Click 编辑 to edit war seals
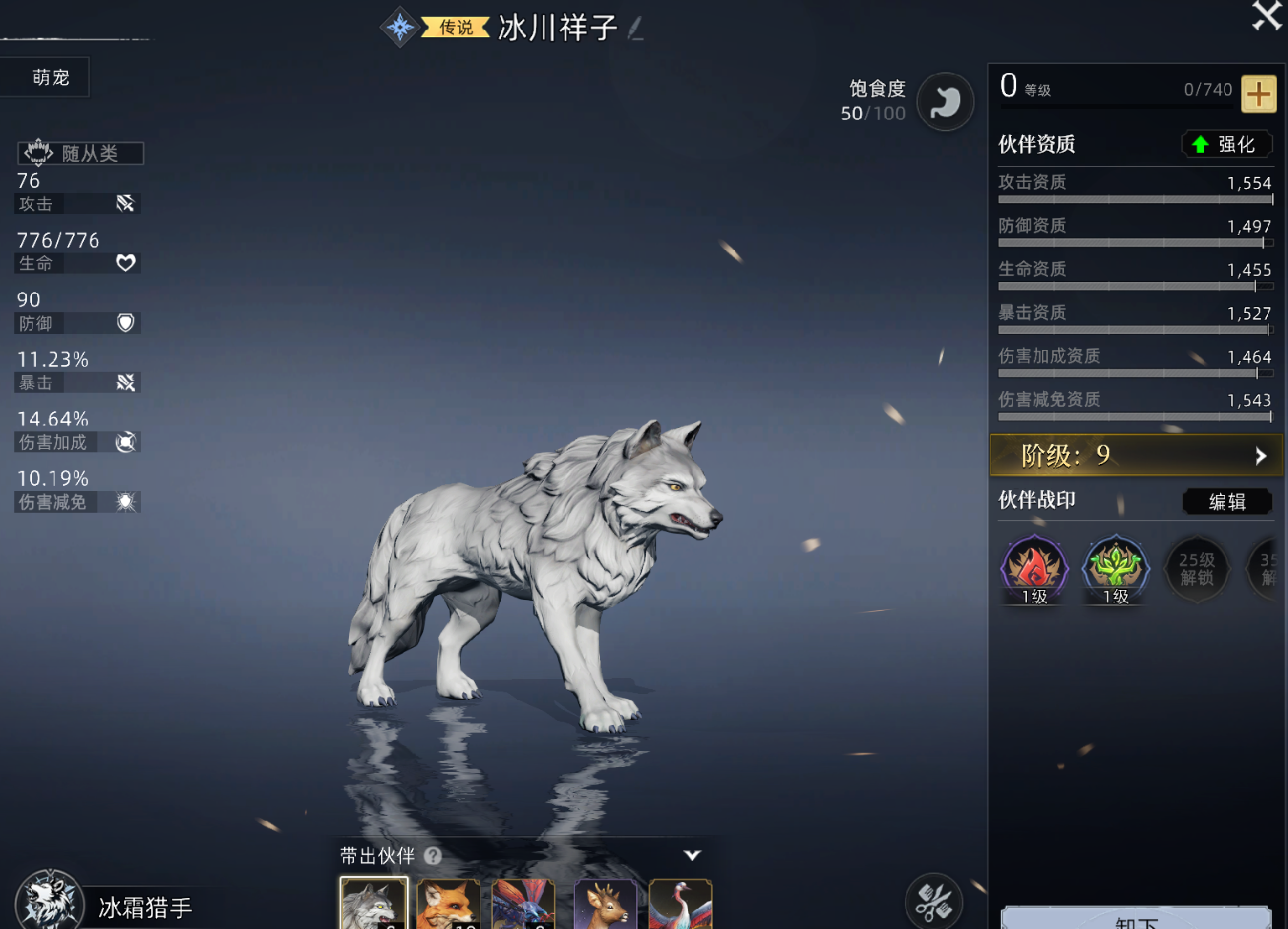 pos(1227,501)
